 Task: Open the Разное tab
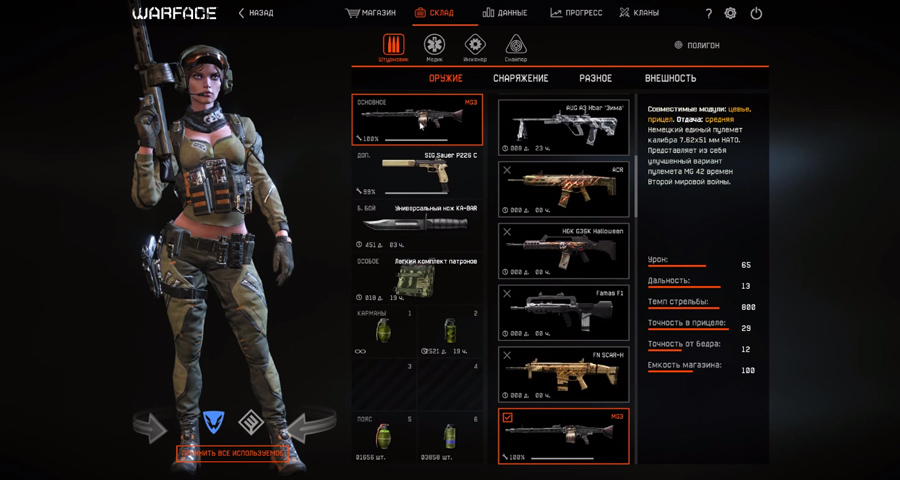[x=595, y=78]
